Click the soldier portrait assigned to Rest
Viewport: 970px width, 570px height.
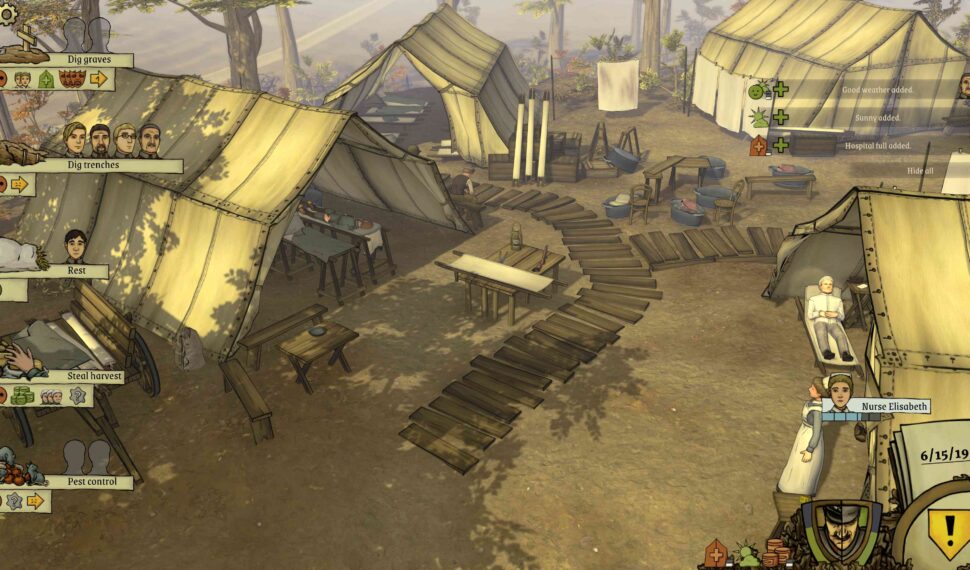tap(75, 246)
